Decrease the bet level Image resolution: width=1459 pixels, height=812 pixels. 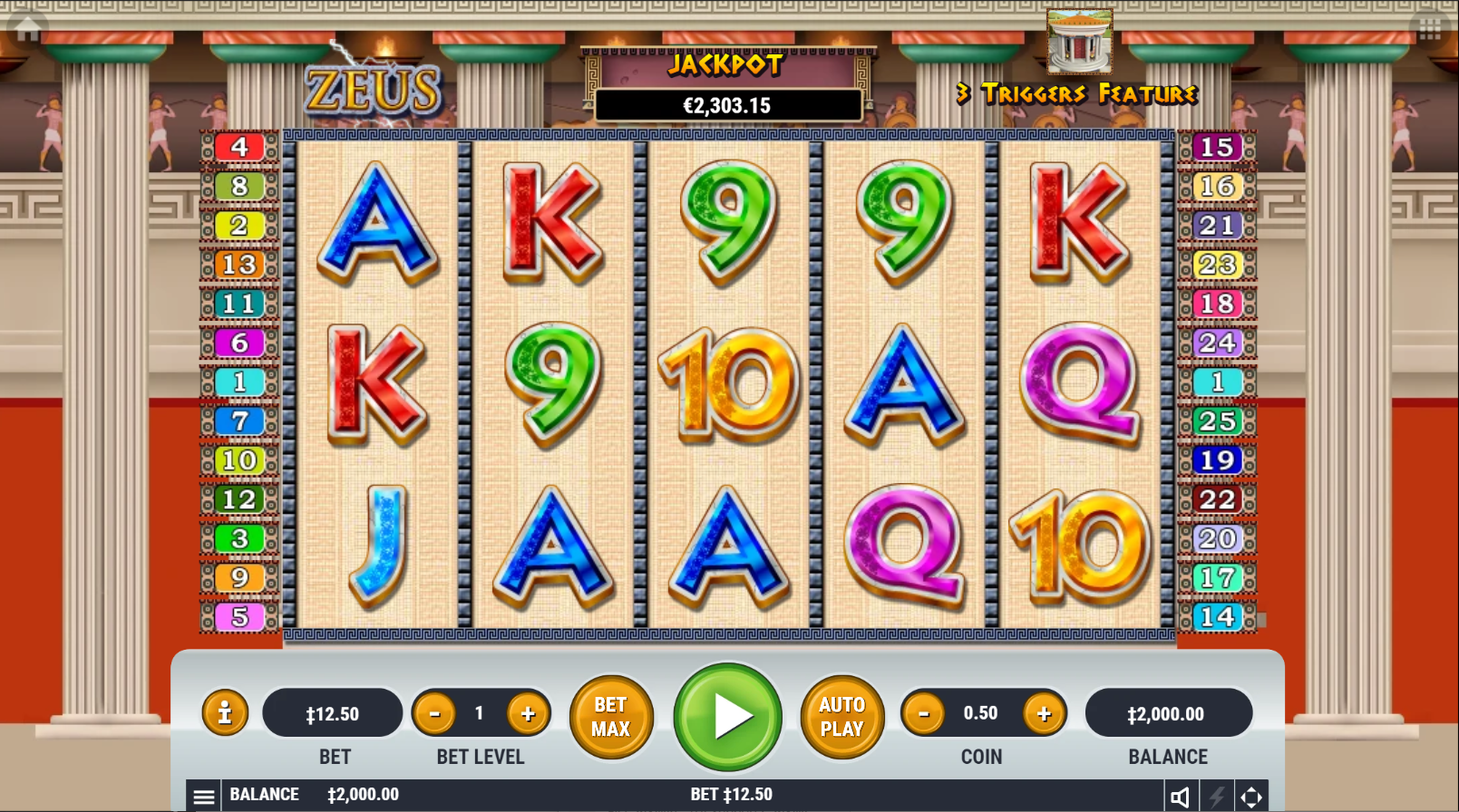tap(435, 714)
